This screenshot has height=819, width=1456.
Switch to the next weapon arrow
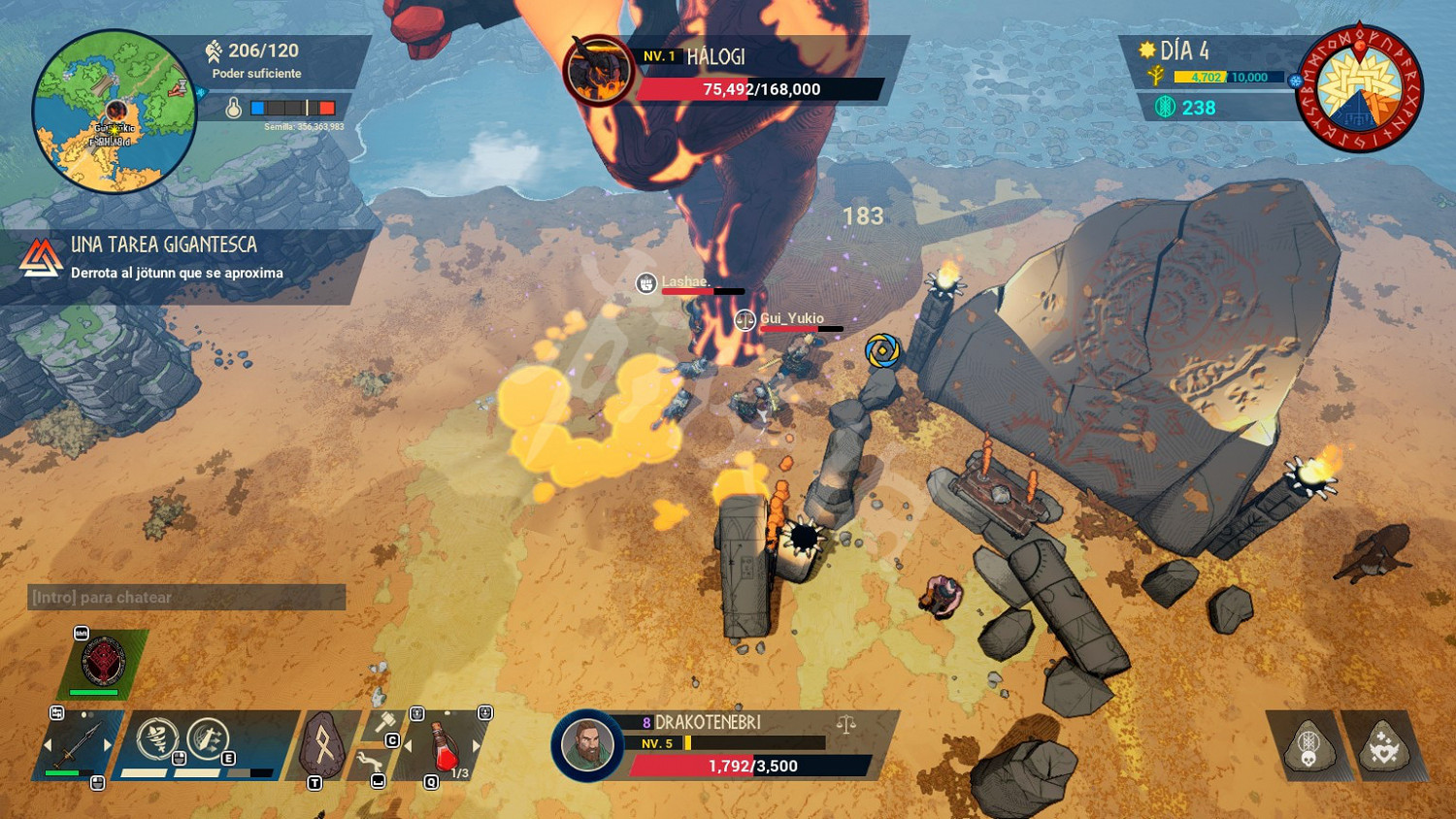coord(108,745)
